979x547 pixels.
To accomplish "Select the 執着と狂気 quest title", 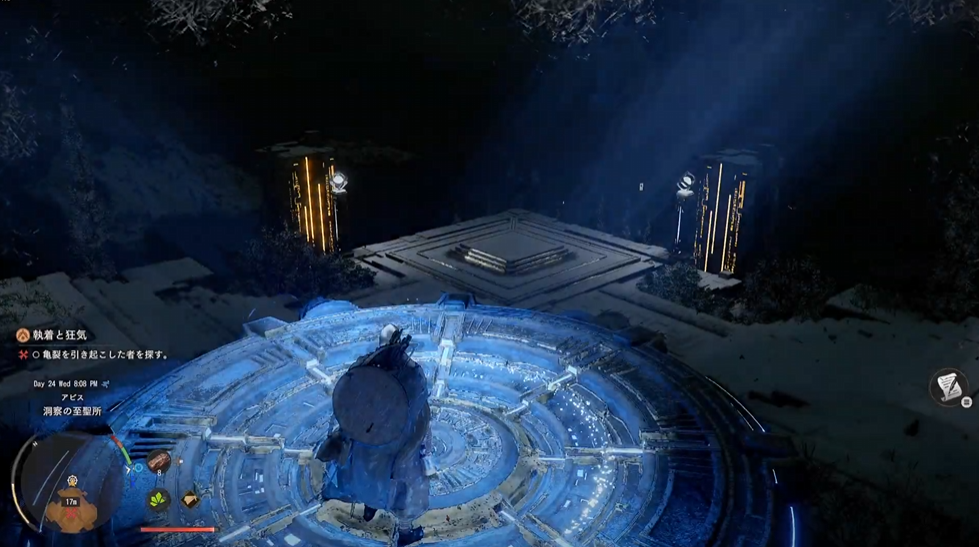I will coord(68,337).
